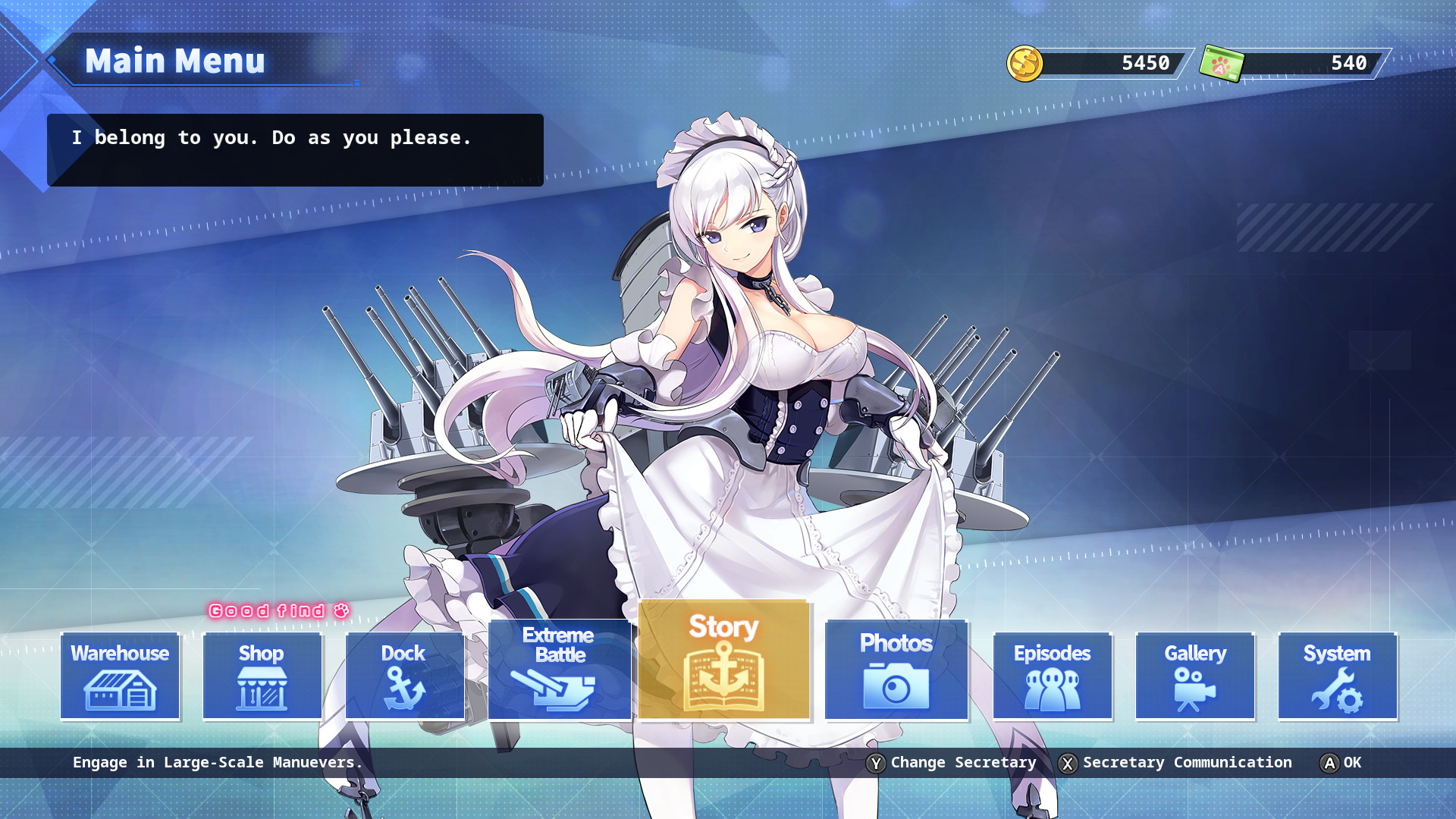Click the System wrench and gear icon
This screenshot has width=1456, height=819.
[1337, 692]
